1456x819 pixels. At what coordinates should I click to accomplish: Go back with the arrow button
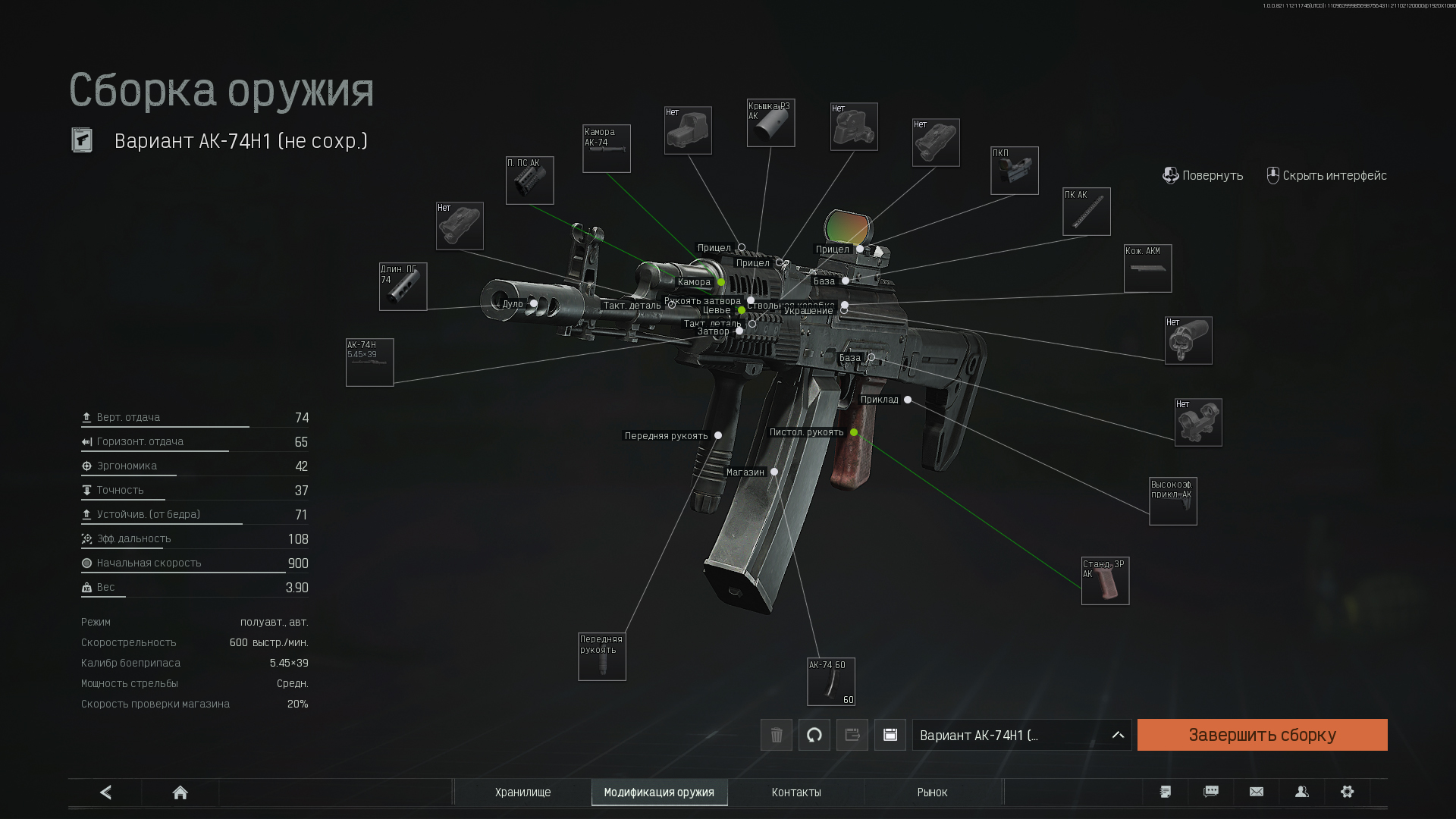[105, 792]
